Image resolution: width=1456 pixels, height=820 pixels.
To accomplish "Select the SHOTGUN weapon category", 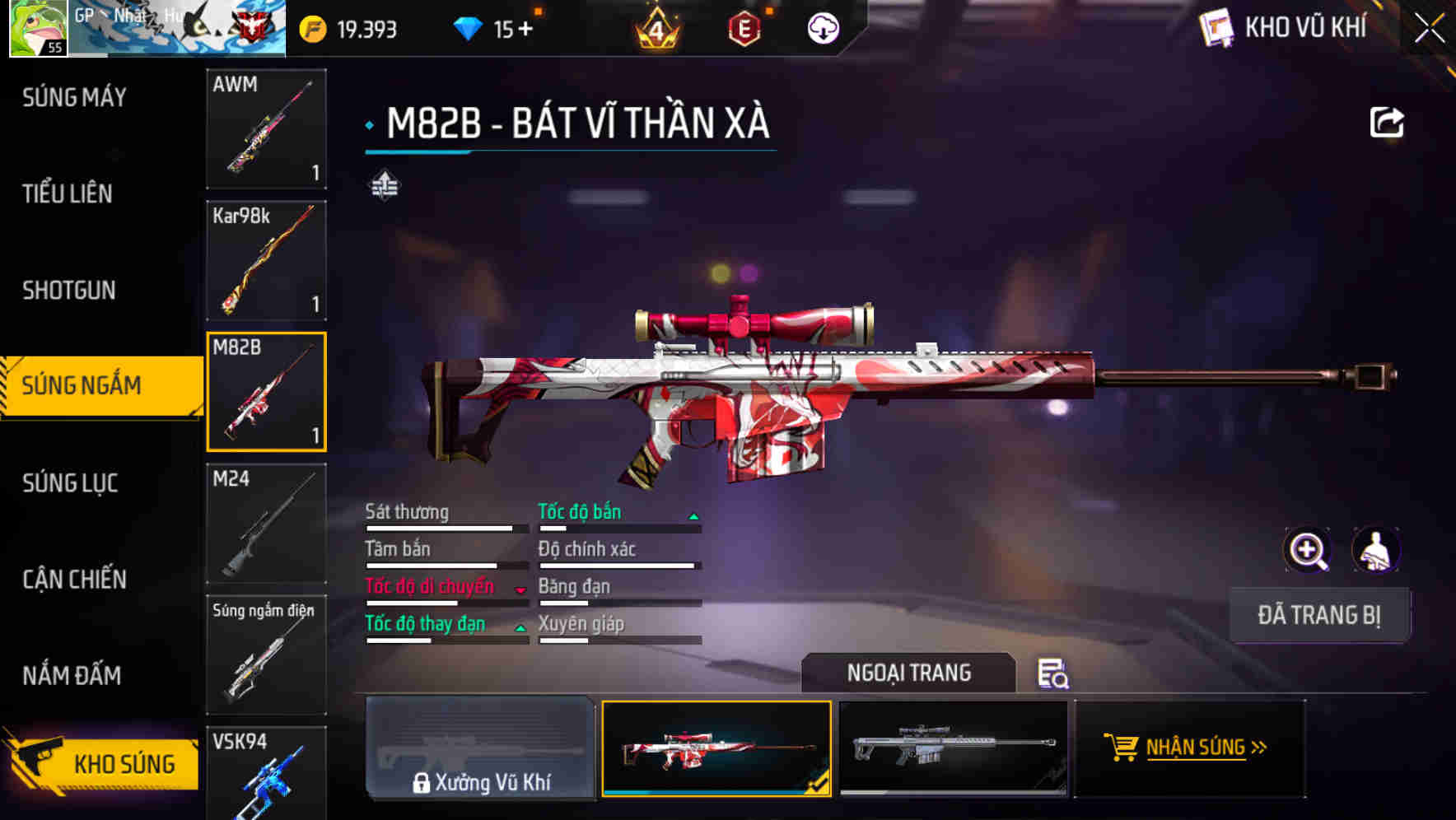I will [69, 290].
